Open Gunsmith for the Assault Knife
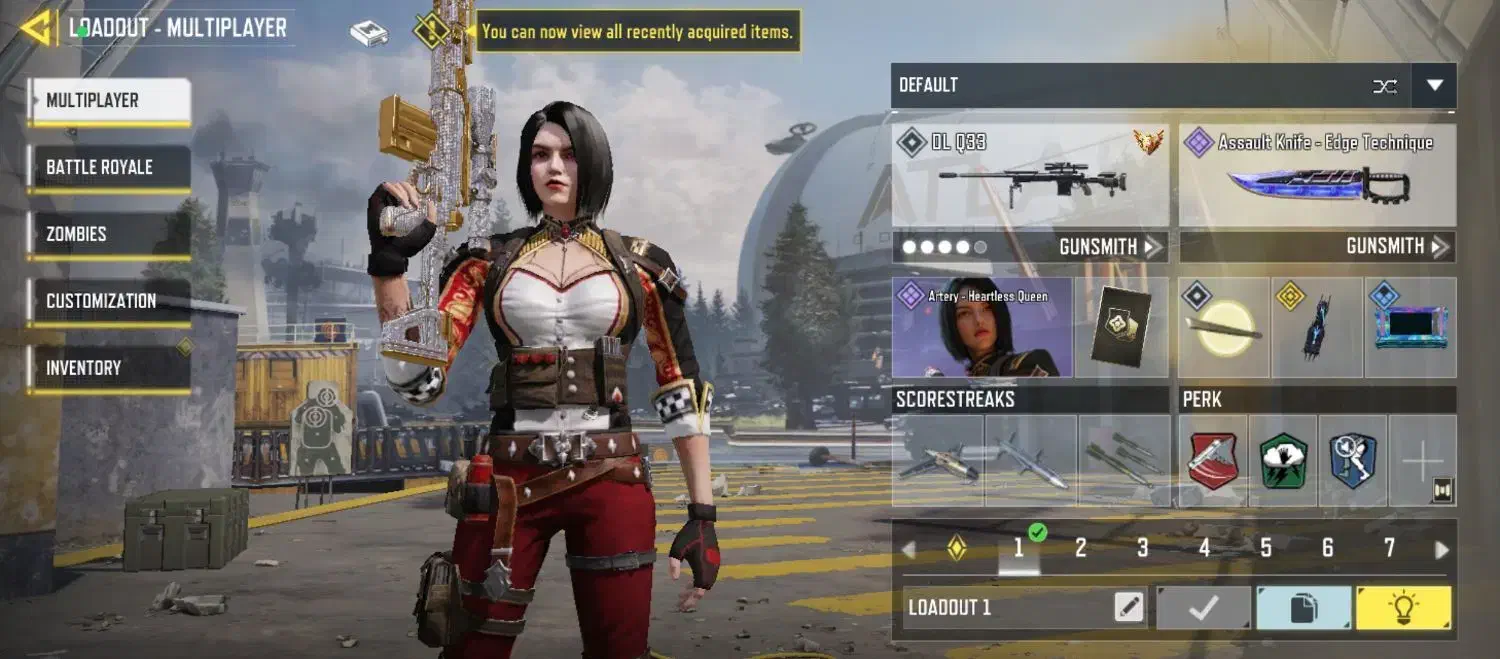This screenshot has height=659, width=1500. (x=1397, y=247)
